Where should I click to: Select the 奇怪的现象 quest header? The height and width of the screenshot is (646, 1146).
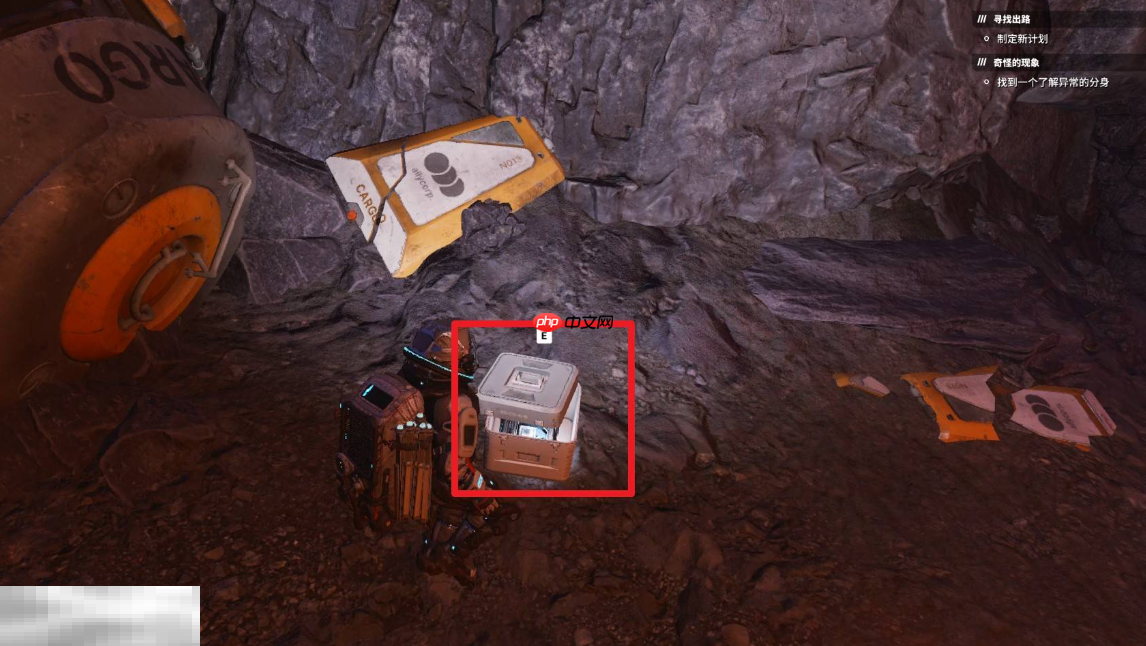[1016, 62]
